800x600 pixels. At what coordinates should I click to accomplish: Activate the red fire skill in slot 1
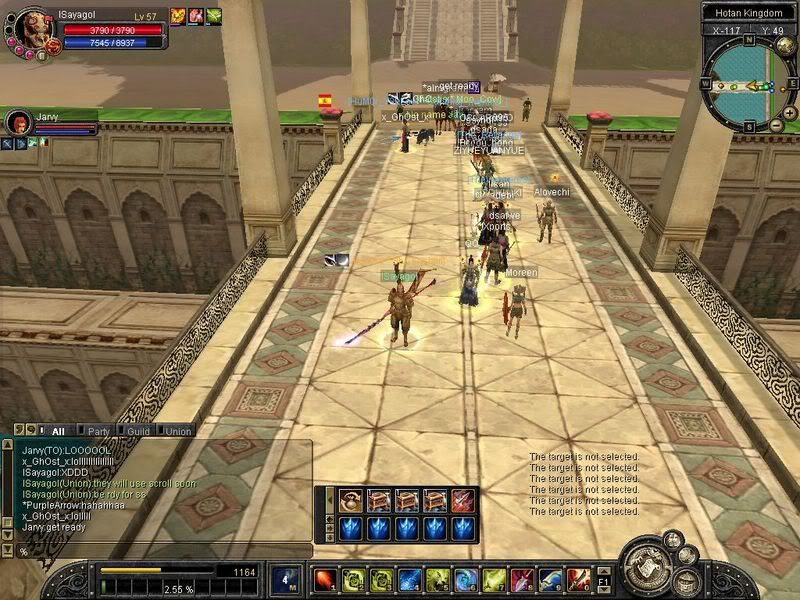click(x=324, y=579)
